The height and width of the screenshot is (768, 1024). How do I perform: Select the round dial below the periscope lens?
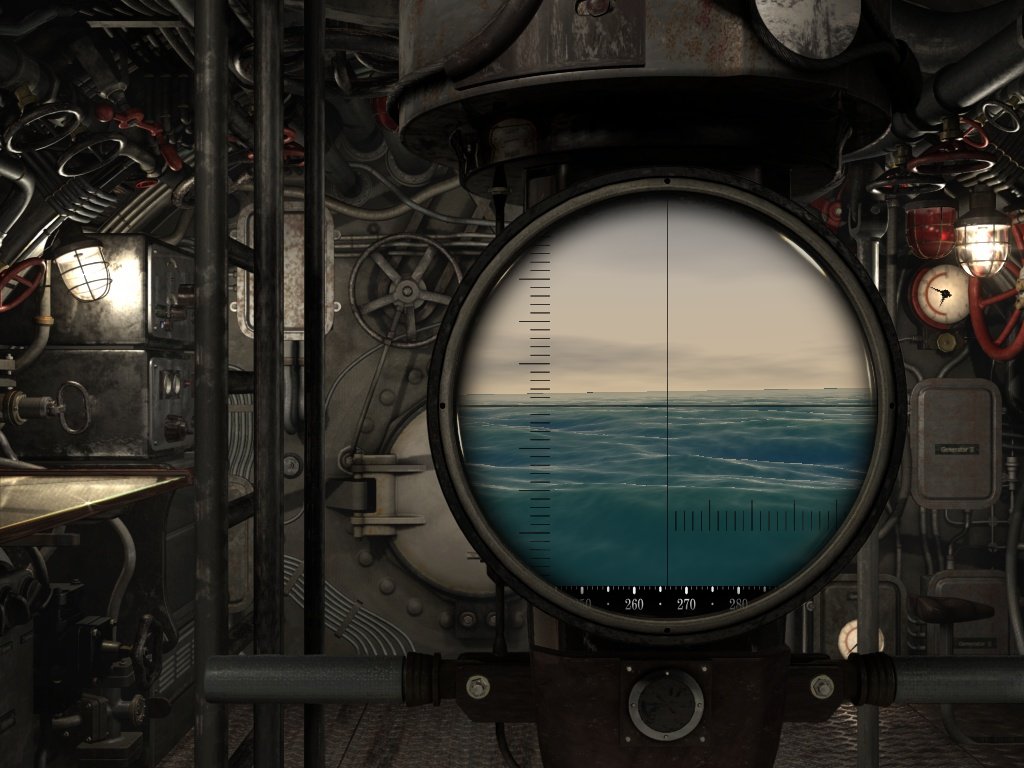(665, 704)
